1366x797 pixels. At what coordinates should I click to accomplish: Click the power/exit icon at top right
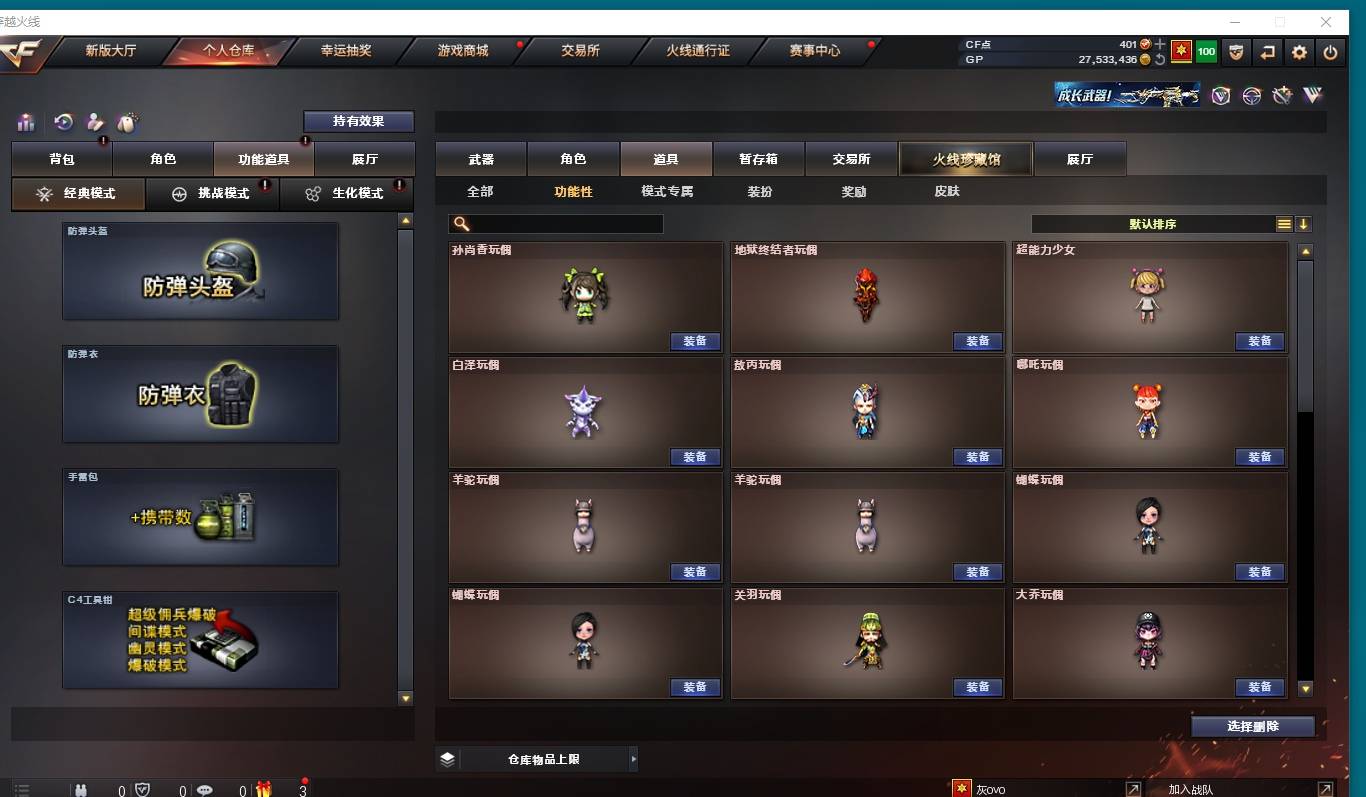click(1331, 51)
